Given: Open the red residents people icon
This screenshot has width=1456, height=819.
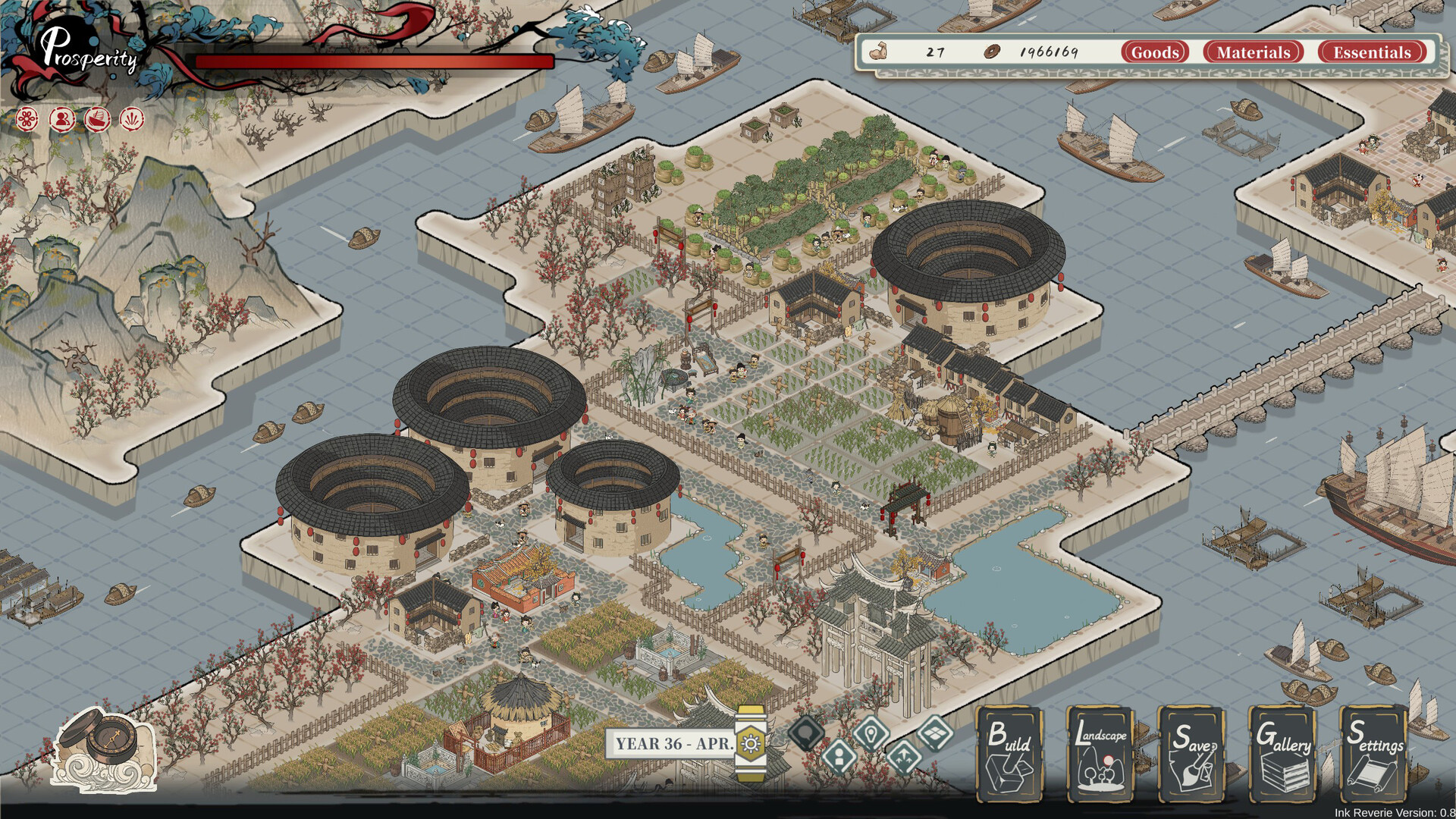Looking at the screenshot, I should coord(62,119).
